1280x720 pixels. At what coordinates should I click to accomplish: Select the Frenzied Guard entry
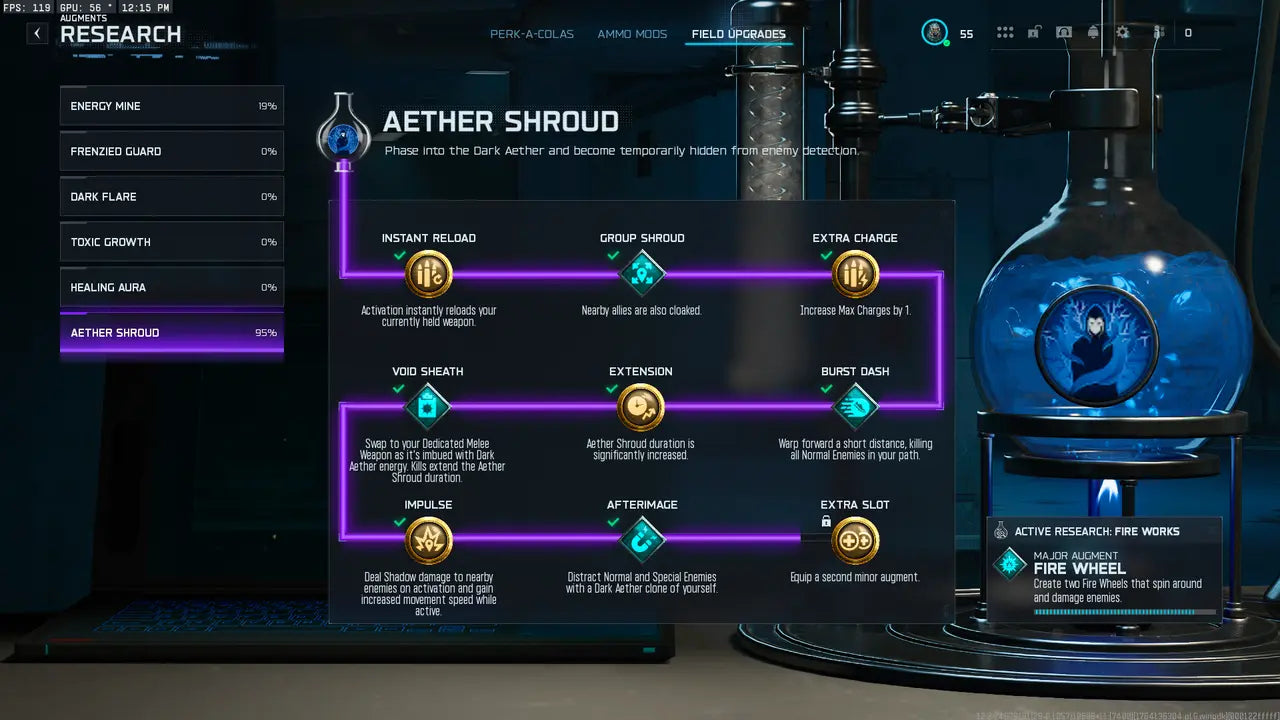172,151
